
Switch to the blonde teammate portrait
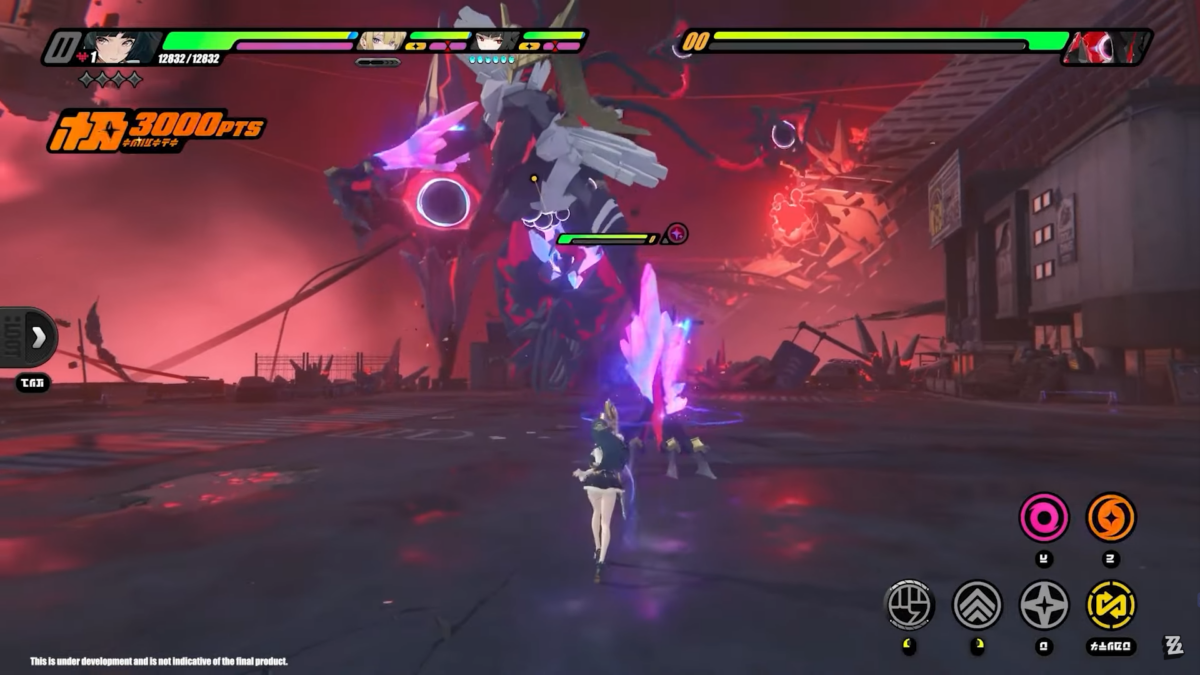click(382, 41)
